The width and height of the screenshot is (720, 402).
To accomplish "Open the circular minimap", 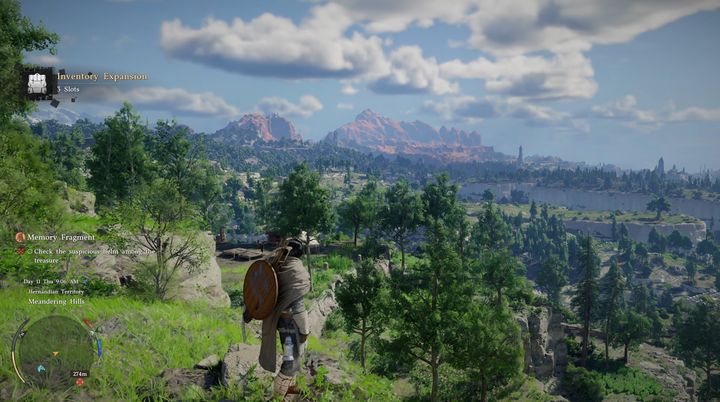I will [x=54, y=350].
